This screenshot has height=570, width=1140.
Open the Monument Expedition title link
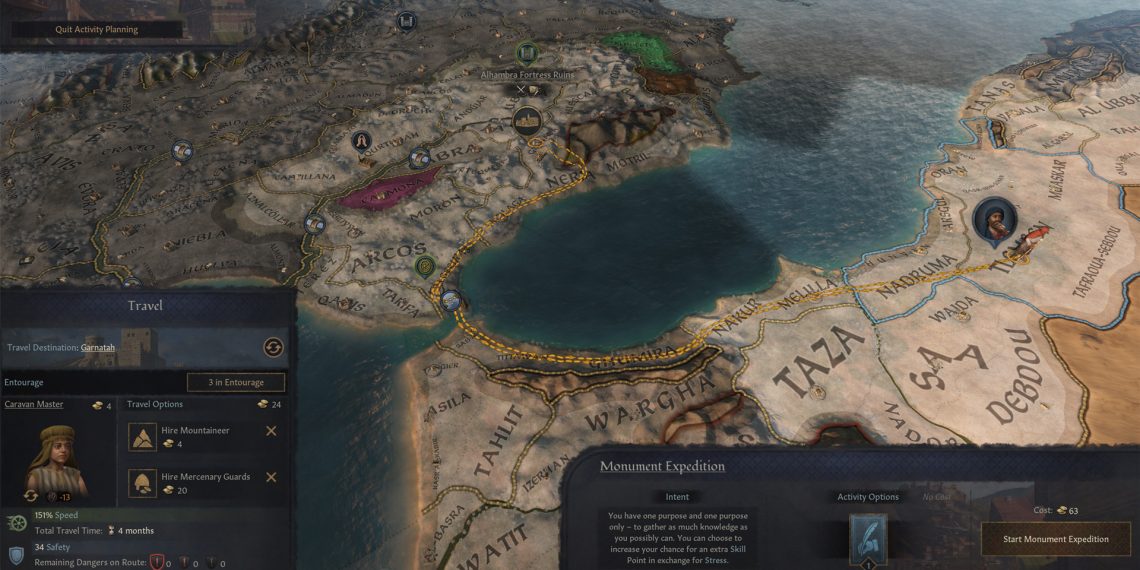pos(662,466)
